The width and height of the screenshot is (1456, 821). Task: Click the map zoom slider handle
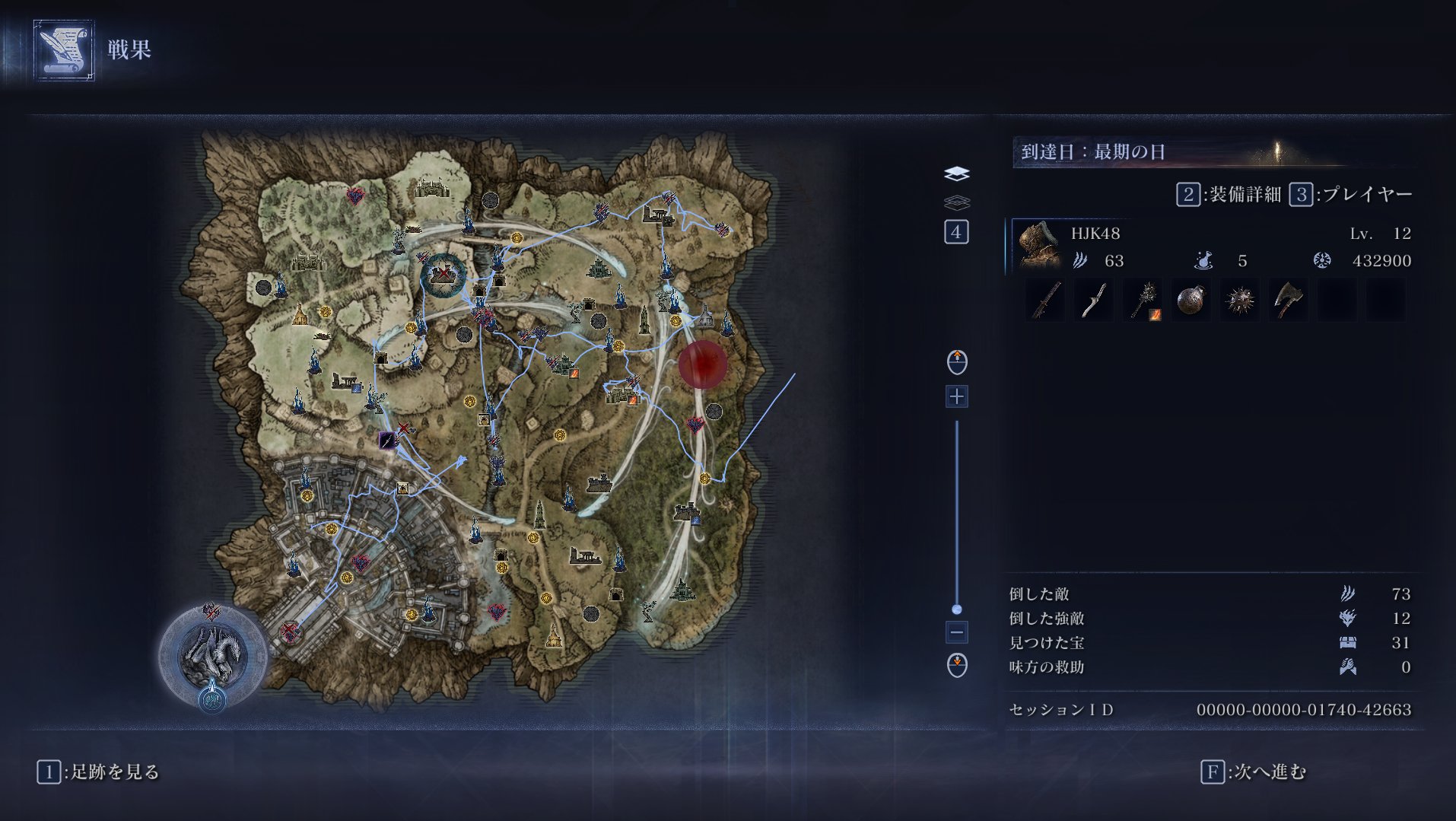coord(956,609)
